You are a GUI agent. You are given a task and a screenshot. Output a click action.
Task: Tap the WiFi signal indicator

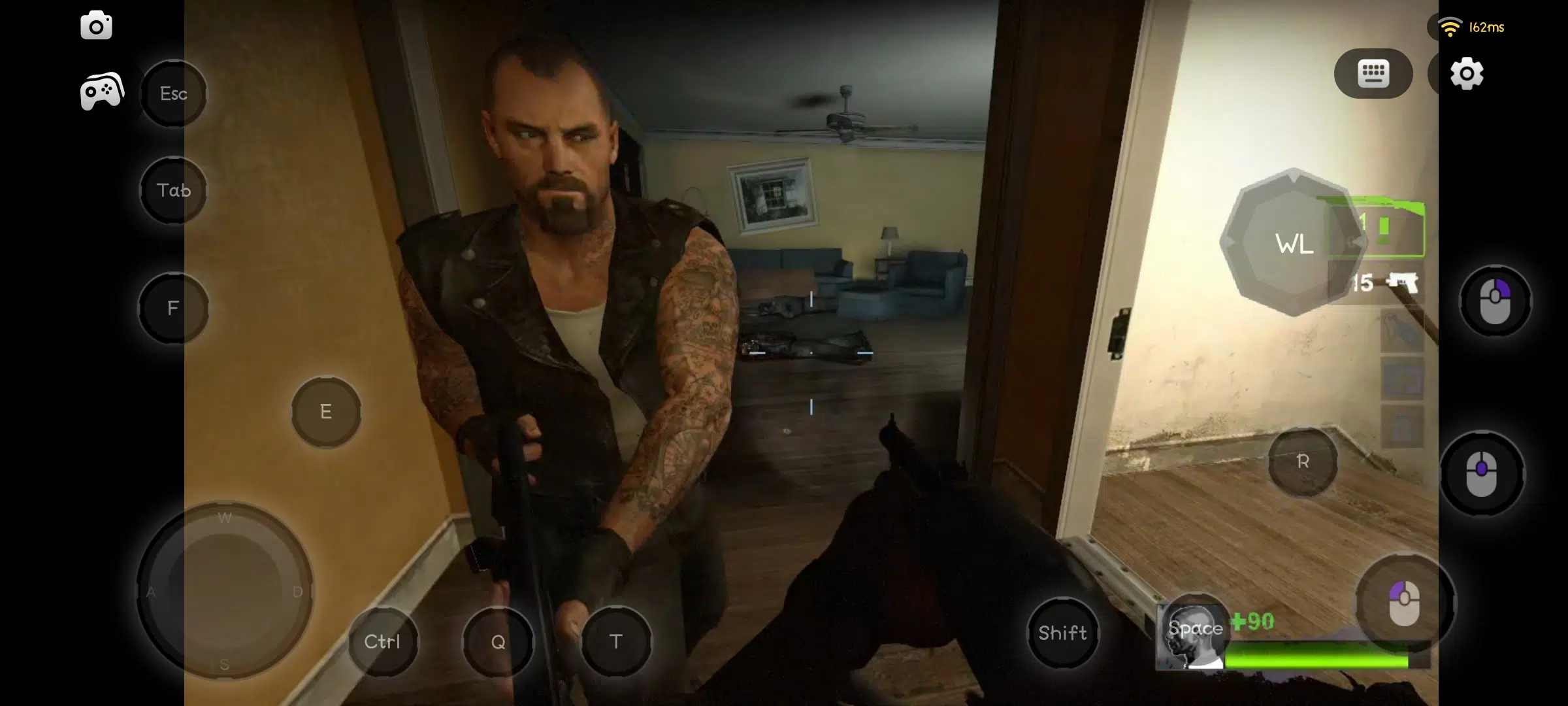[x=1451, y=26]
